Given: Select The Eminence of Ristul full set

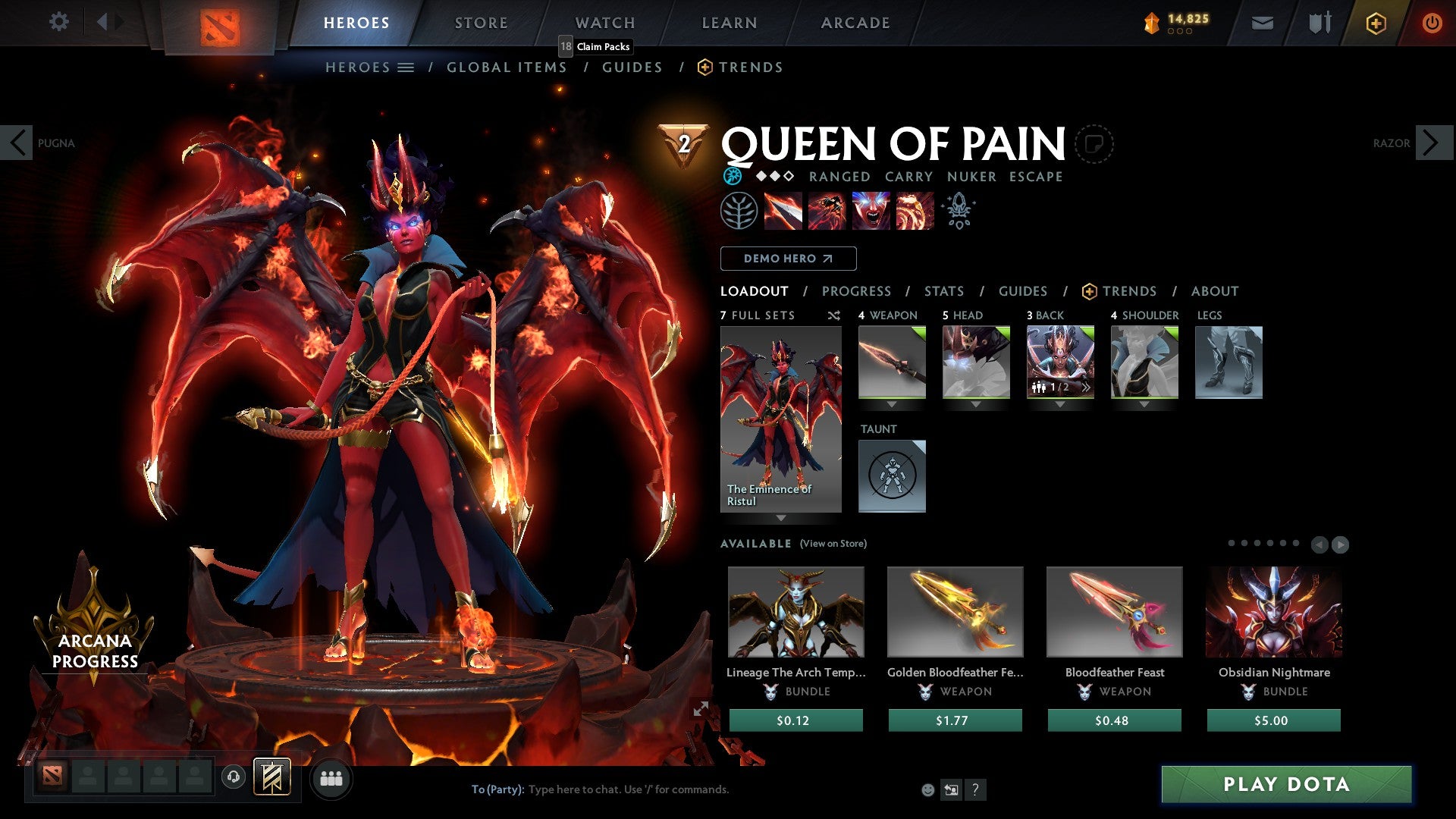Looking at the screenshot, I should click(780, 419).
